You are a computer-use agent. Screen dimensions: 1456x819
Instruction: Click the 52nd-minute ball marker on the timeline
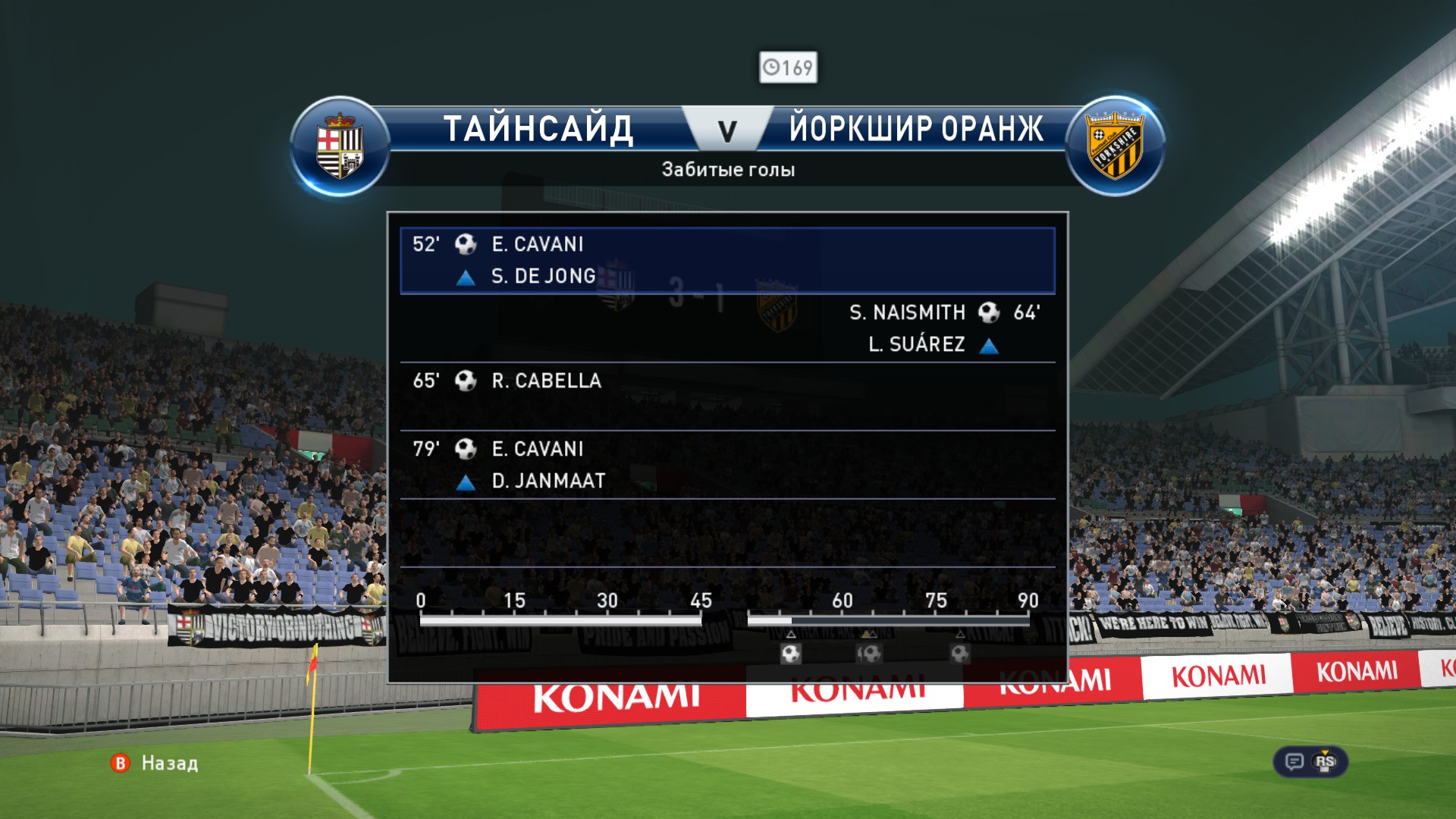click(791, 653)
